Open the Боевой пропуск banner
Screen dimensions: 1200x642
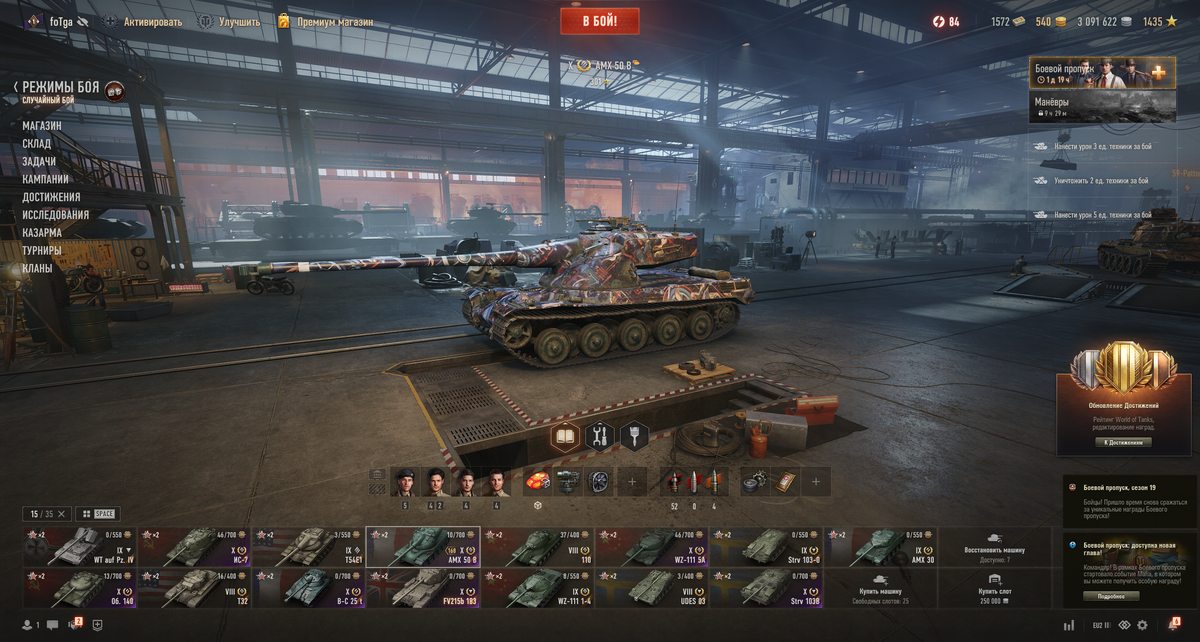(1102, 73)
